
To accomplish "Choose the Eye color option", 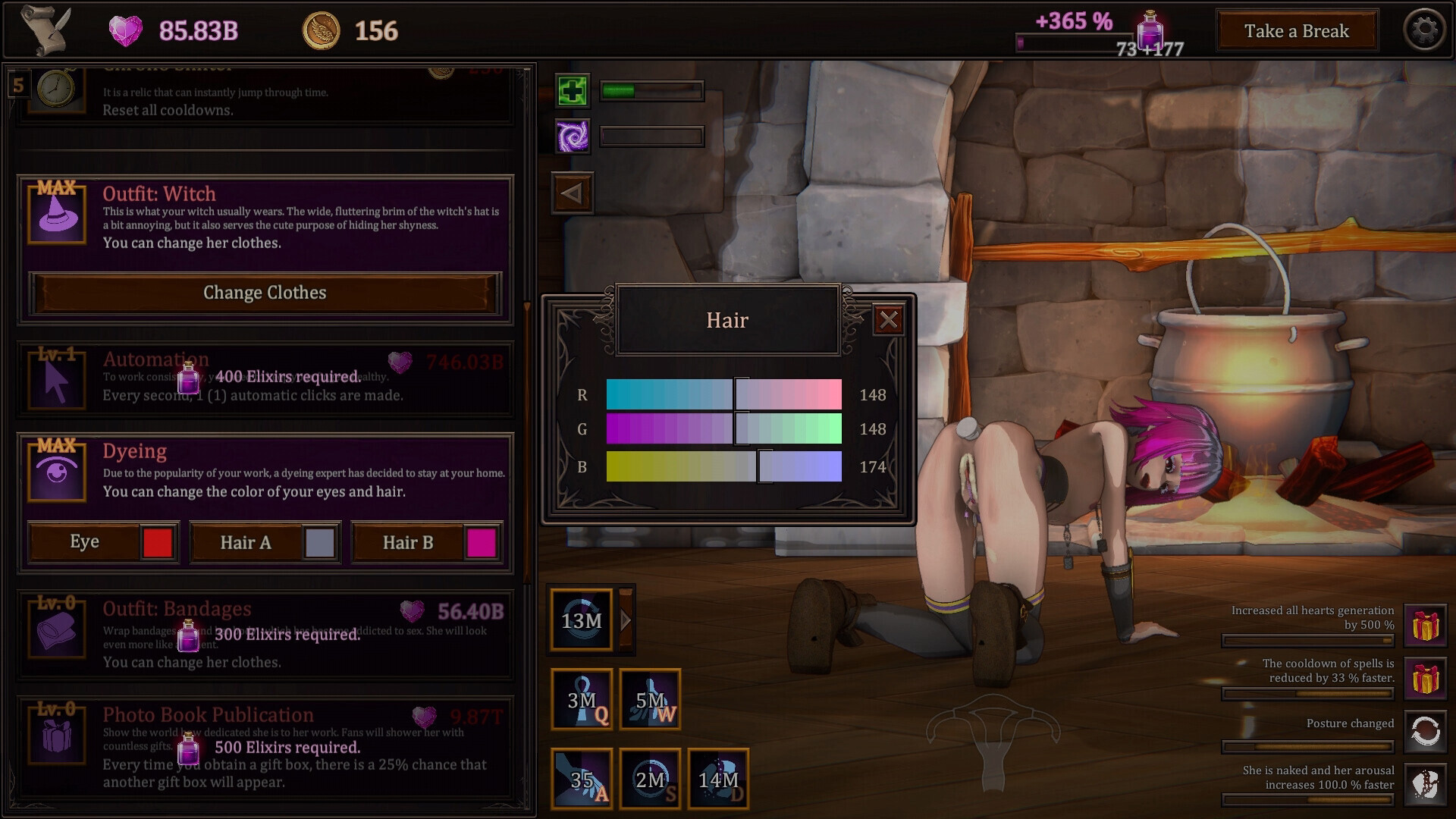I will coord(103,542).
